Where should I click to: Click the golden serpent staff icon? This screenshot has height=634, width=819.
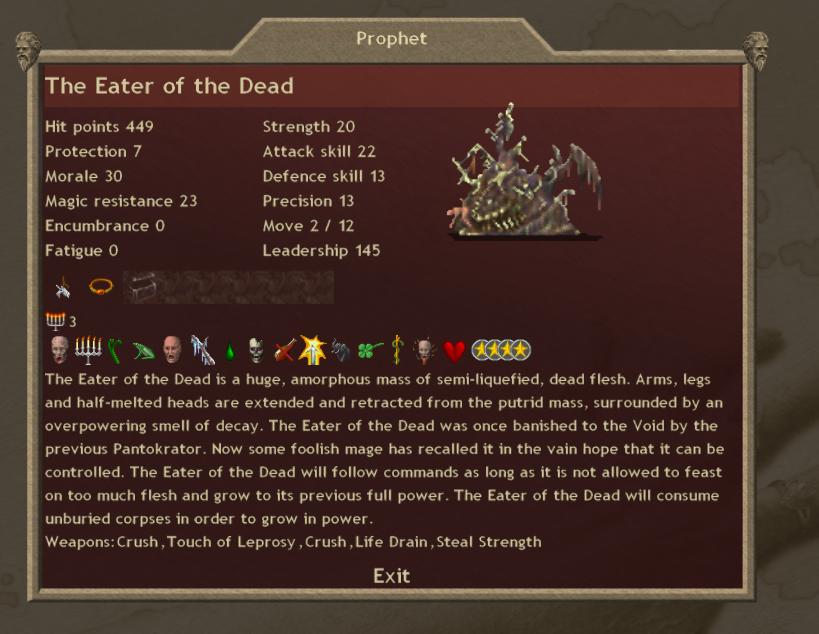[398, 351]
